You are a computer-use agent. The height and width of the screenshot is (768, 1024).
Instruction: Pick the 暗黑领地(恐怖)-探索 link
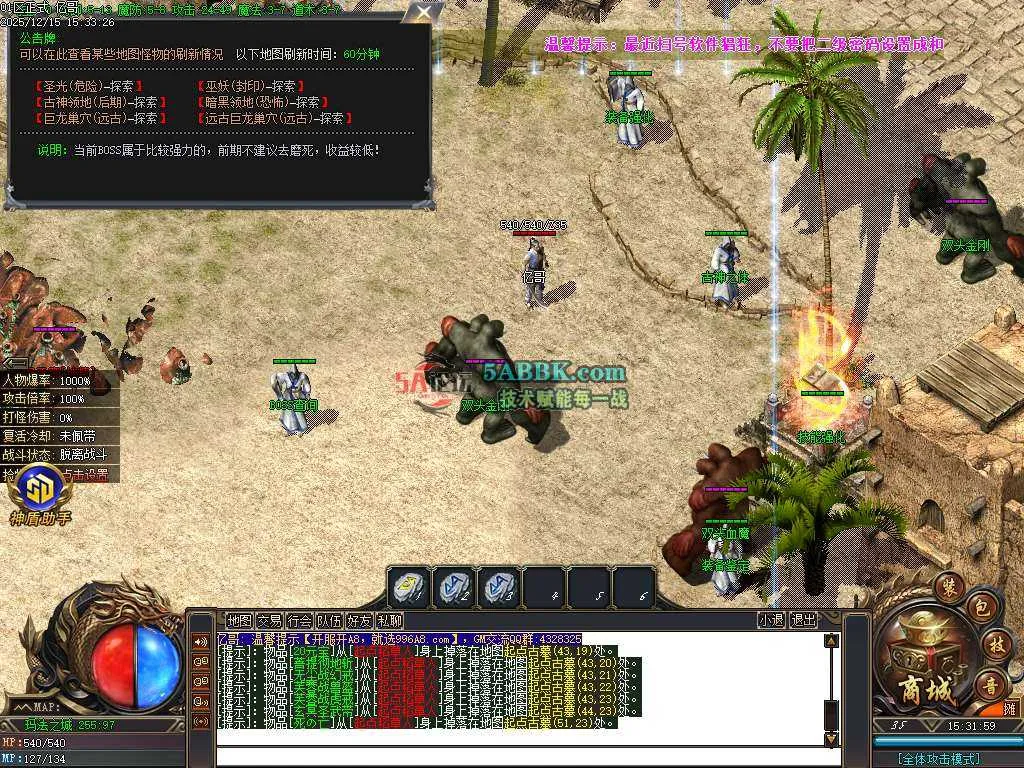pyautogui.click(x=264, y=102)
